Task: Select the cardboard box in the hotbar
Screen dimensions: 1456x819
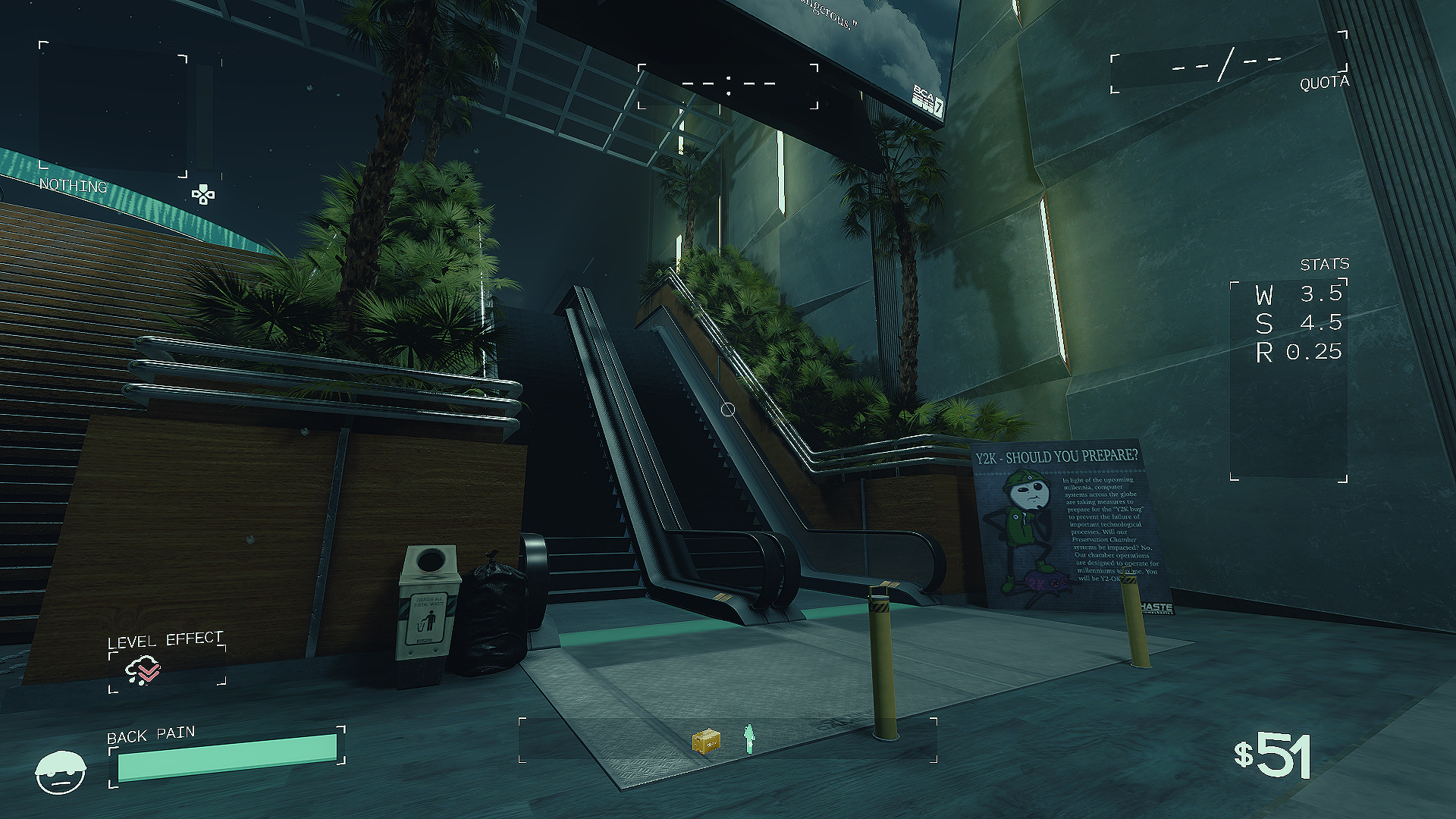Action: [x=706, y=740]
